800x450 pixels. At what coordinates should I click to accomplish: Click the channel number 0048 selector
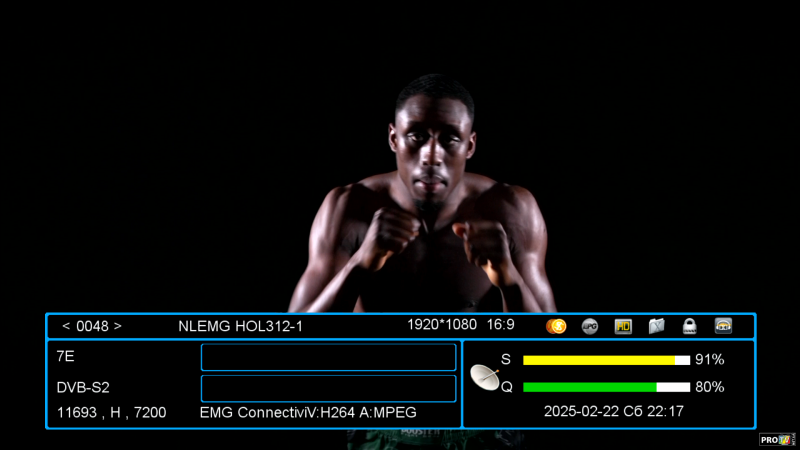pos(92,326)
